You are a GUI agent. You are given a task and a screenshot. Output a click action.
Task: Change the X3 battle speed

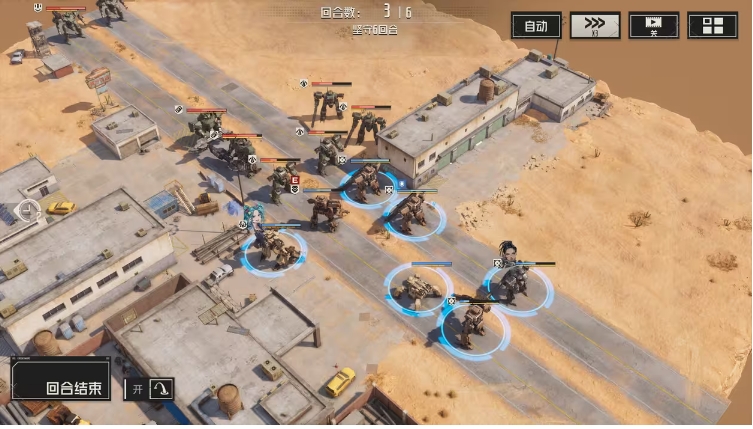595,26
